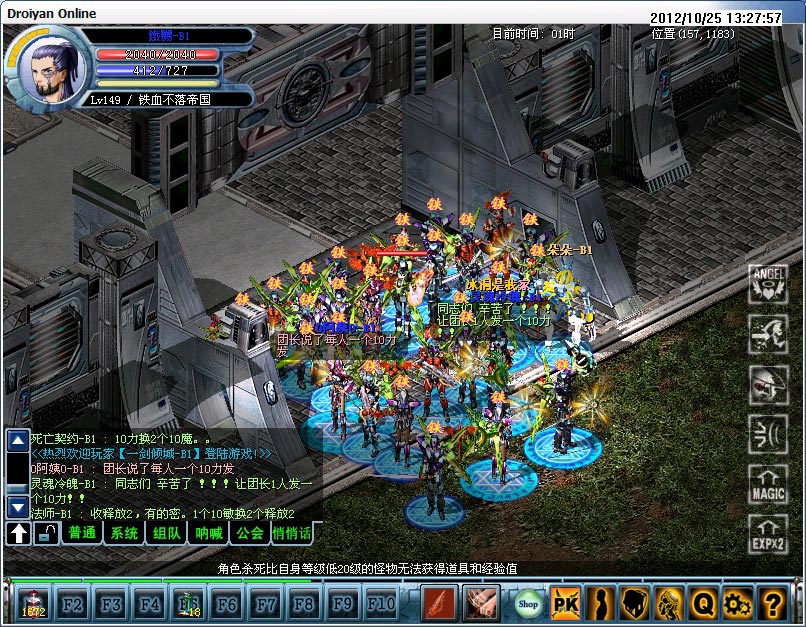This screenshot has height=627, width=806.
Task: Switch to the 系统 chat tab
Action: [125, 533]
